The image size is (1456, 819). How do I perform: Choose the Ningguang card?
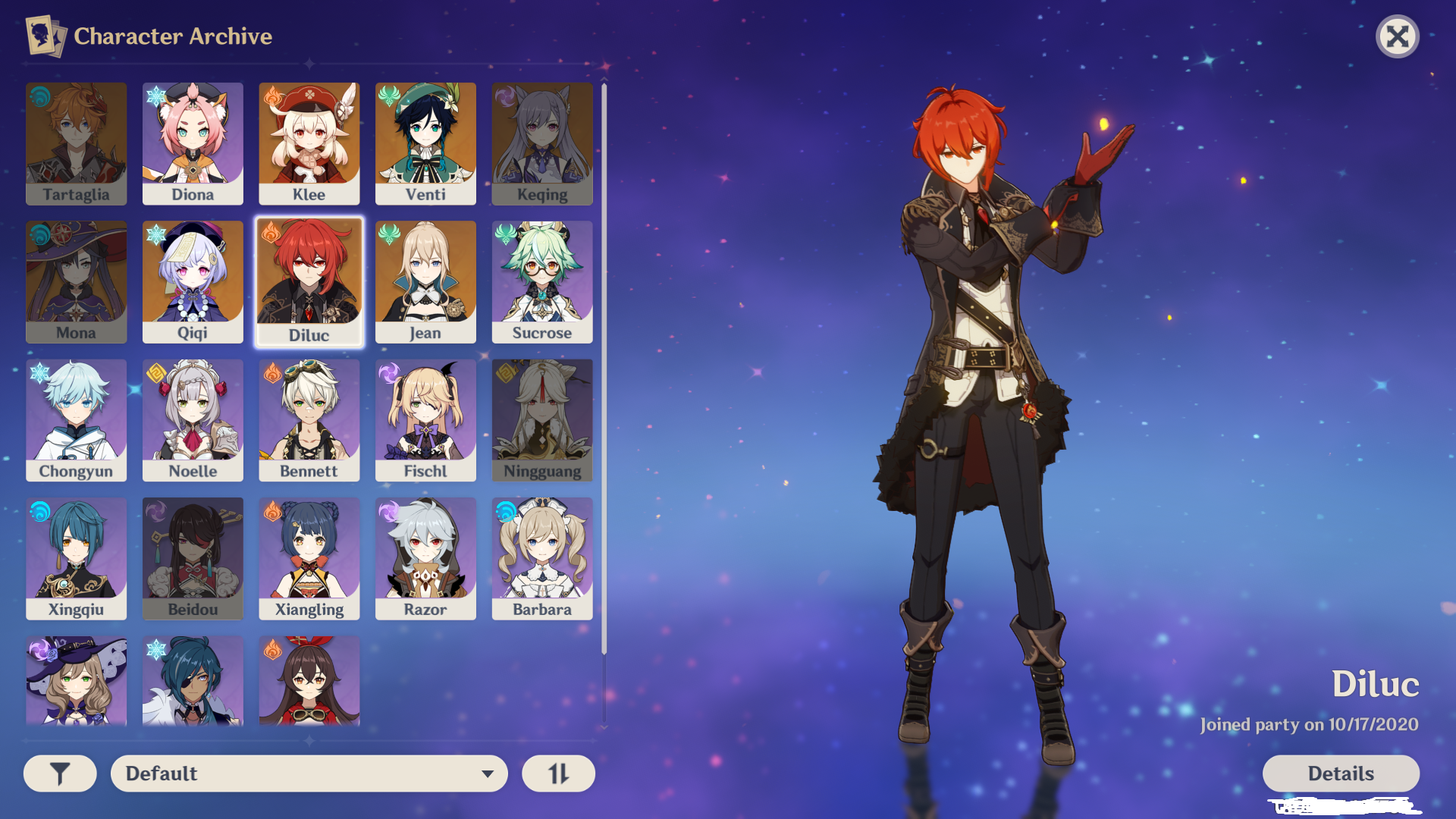(542, 421)
